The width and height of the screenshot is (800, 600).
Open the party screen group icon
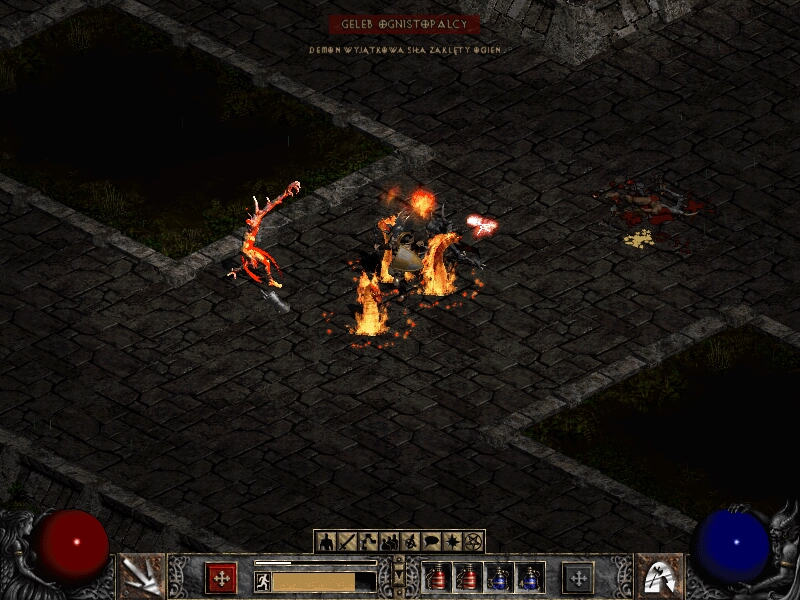[389, 542]
